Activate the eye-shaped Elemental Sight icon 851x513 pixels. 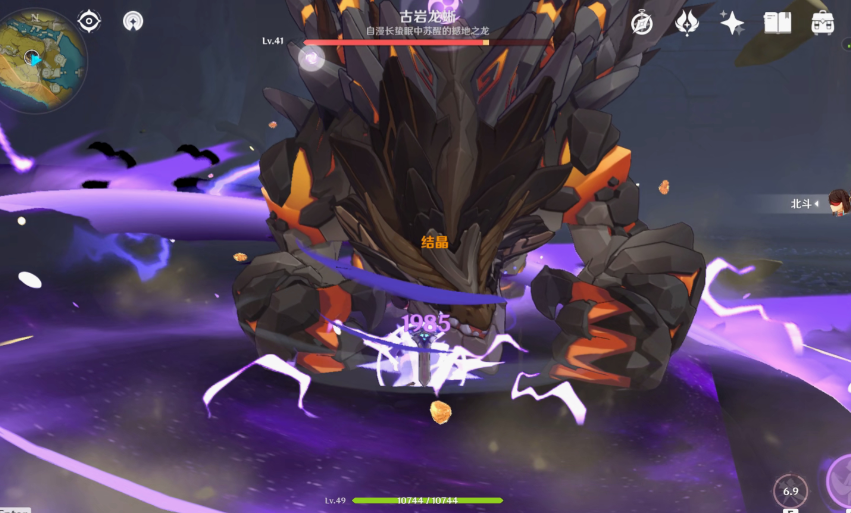(89, 20)
